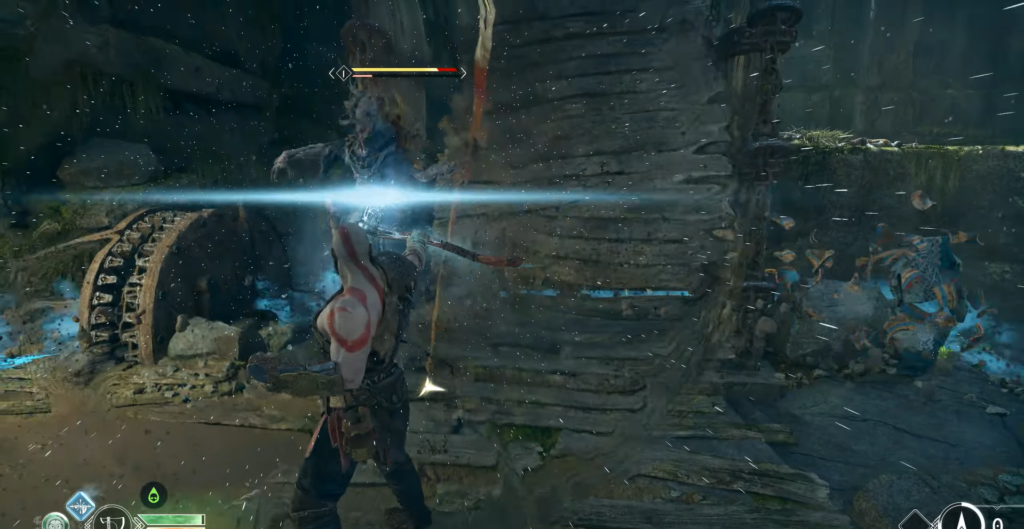Select the blue diamond runic attack icon
The height and width of the screenshot is (529, 1024).
(81, 505)
